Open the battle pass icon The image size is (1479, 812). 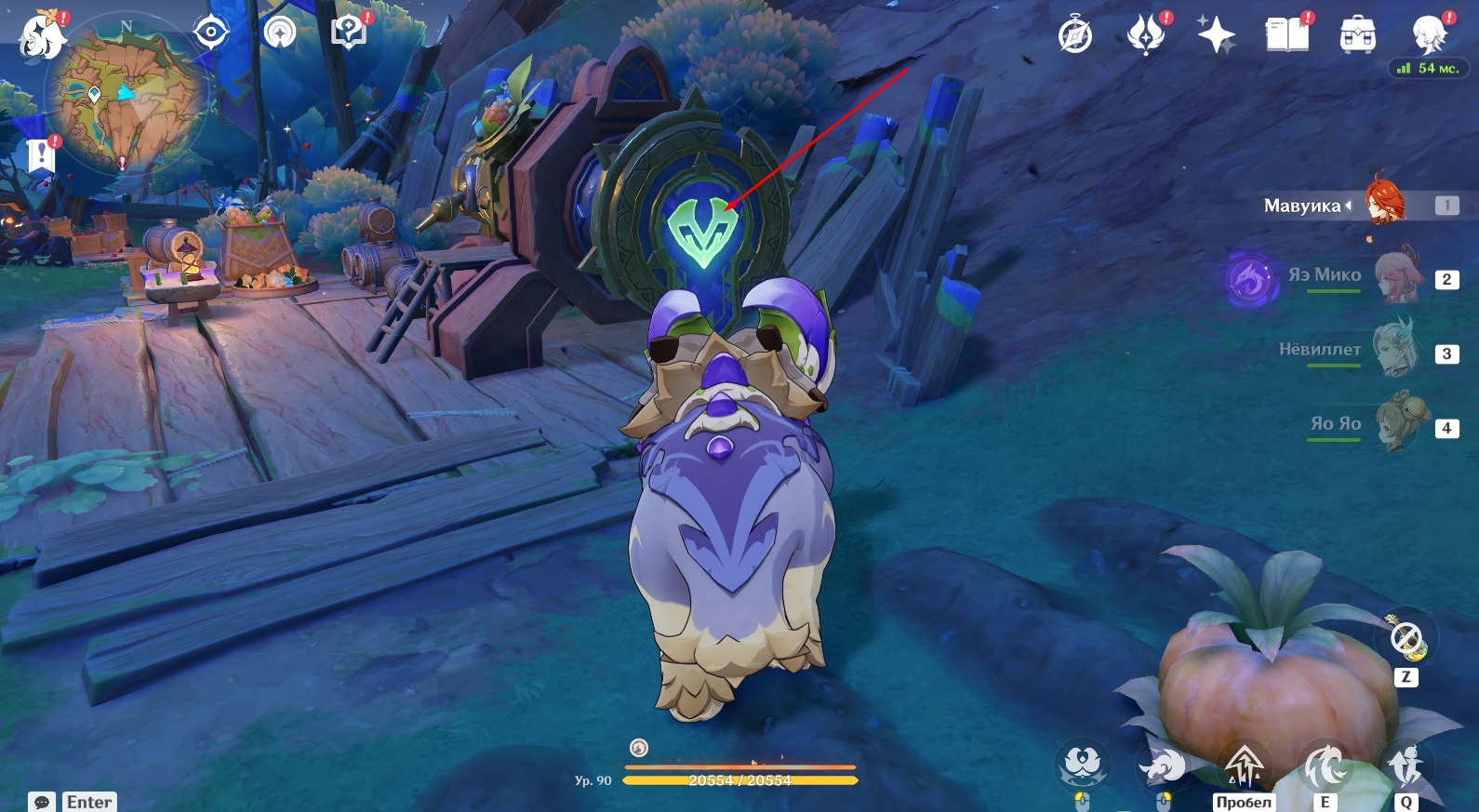coord(1146,35)
